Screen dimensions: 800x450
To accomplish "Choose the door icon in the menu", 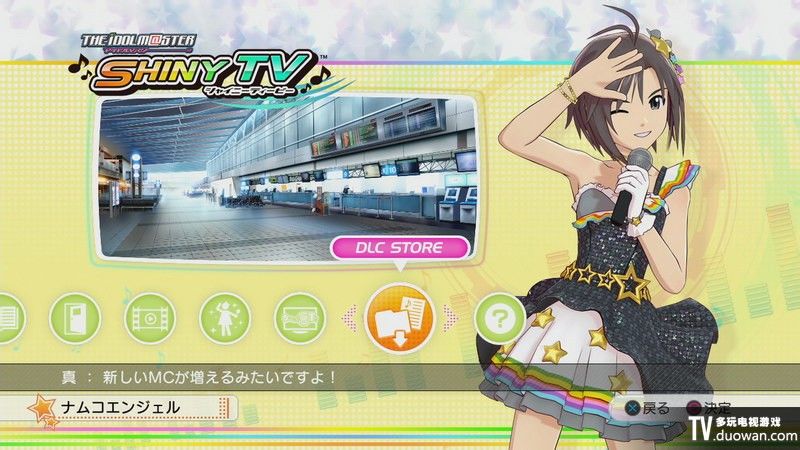I will pos(75,319).
